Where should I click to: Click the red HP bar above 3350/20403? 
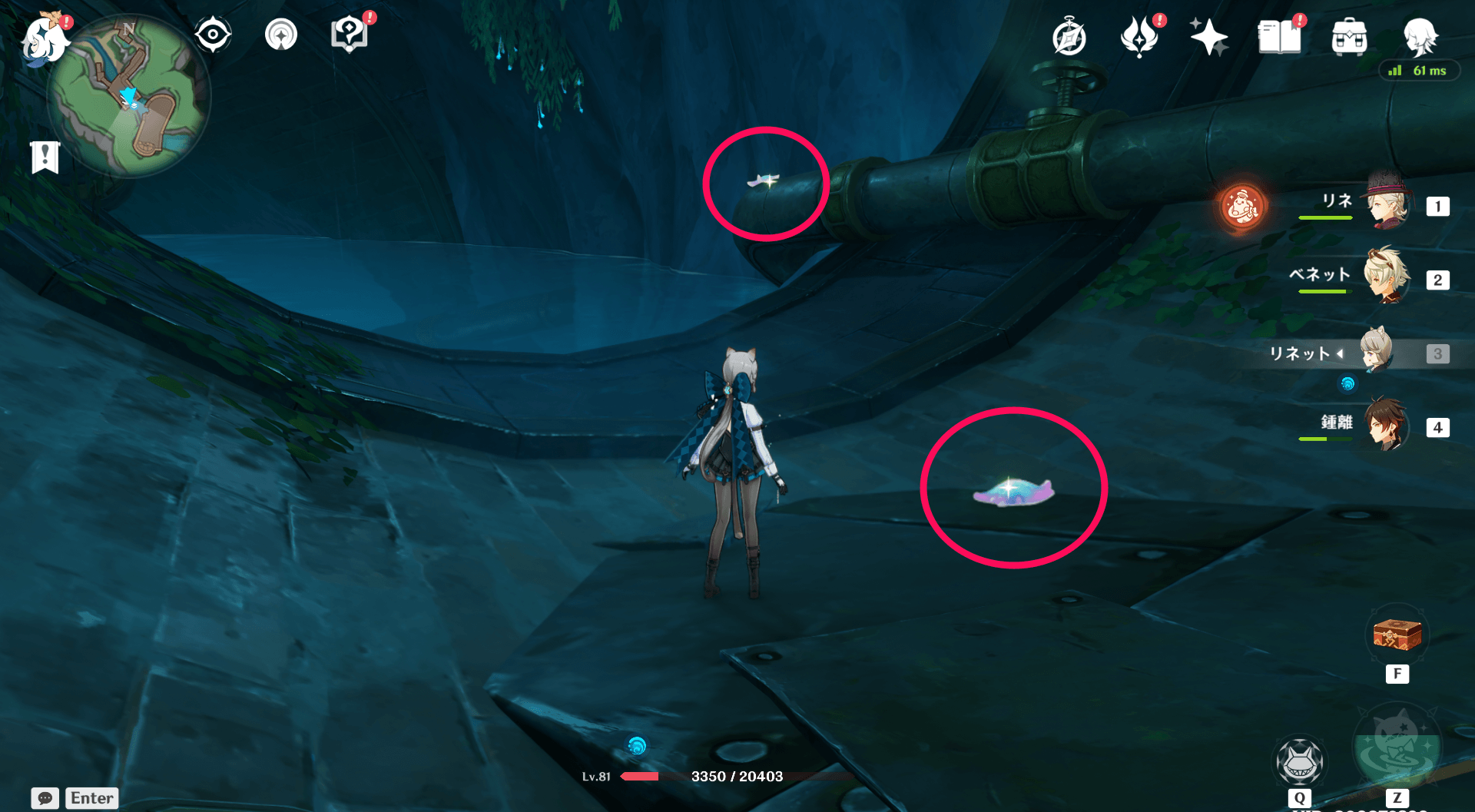(x=640, y=776)
